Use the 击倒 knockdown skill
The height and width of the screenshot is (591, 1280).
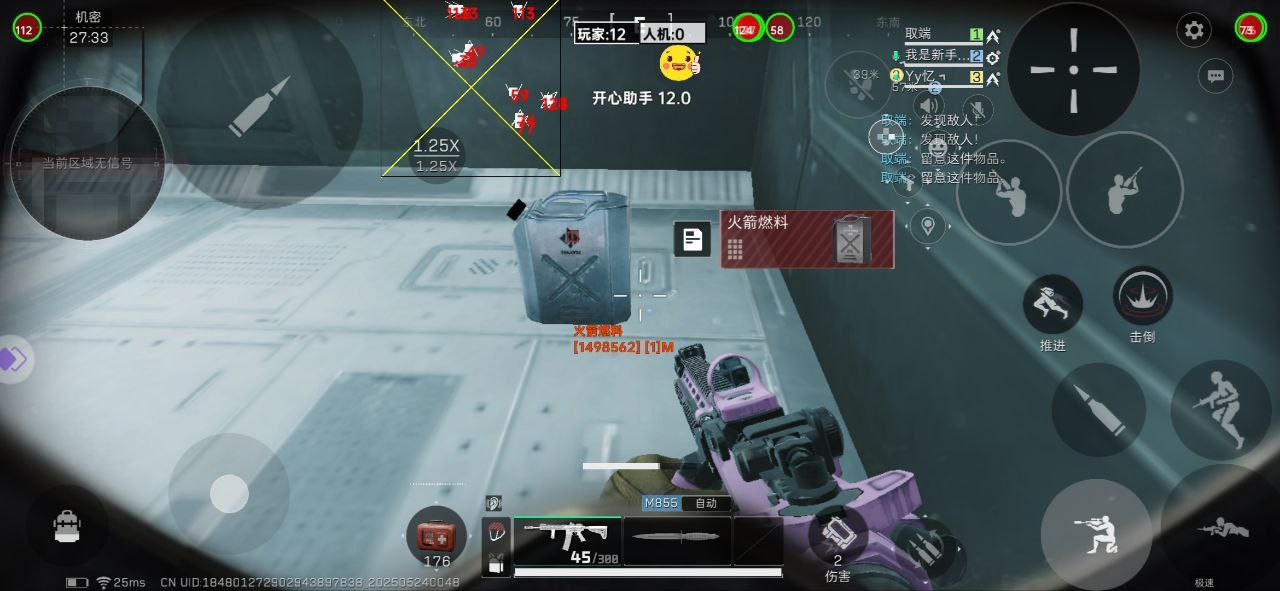point(1142,296)
